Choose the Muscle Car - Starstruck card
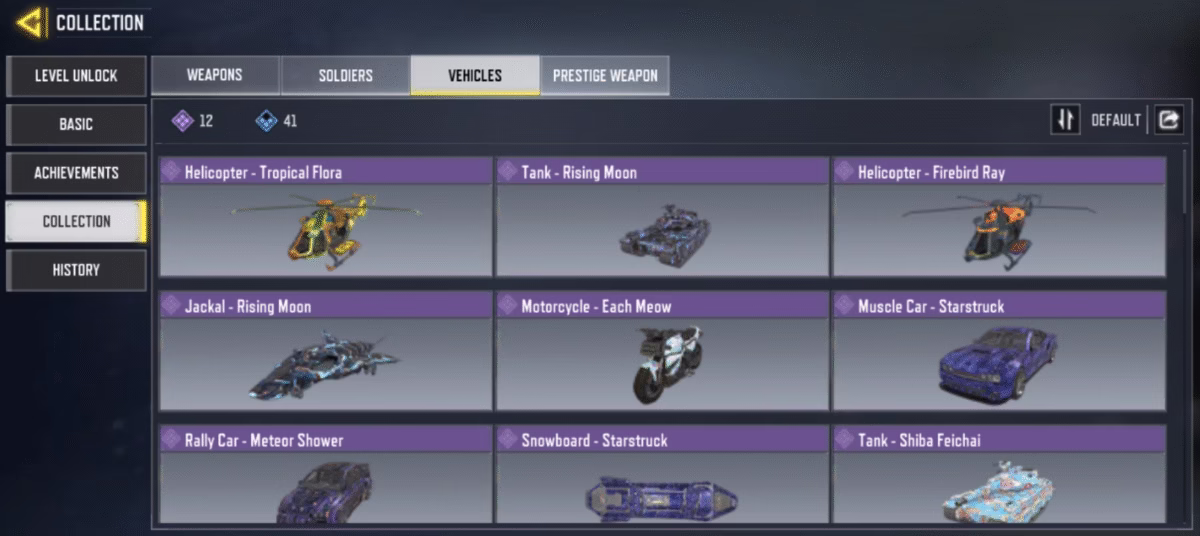1200x536 pixels. [x=999, y=351]
